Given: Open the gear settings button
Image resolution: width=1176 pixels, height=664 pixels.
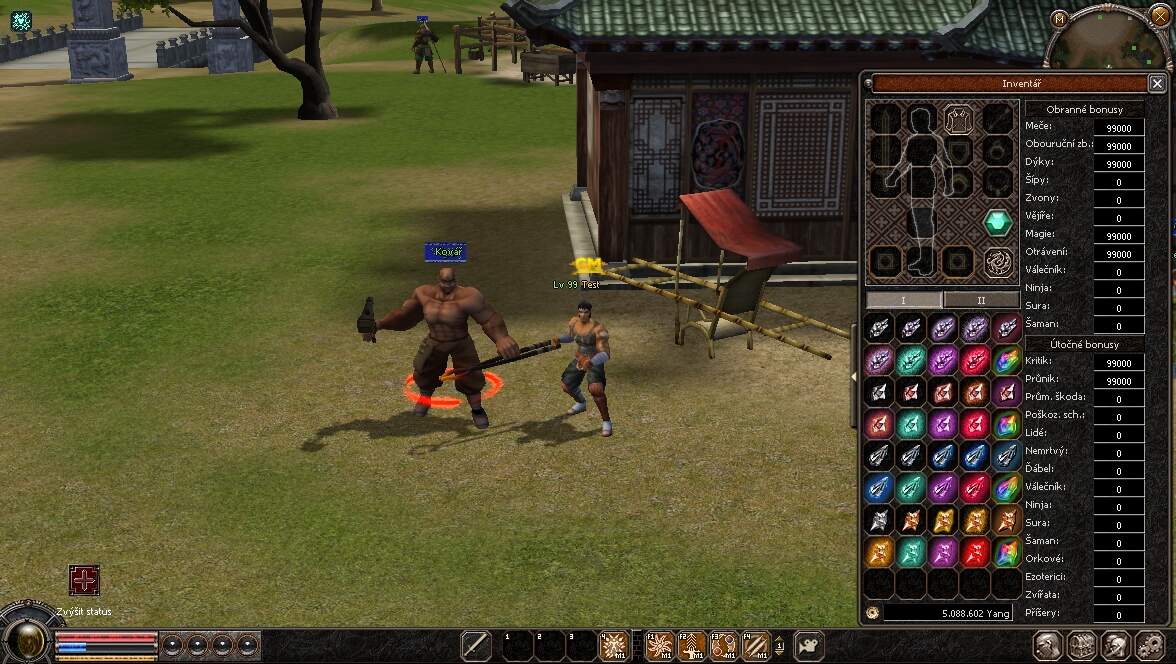Looking at the screenshot, I should tap(1149, 646).
